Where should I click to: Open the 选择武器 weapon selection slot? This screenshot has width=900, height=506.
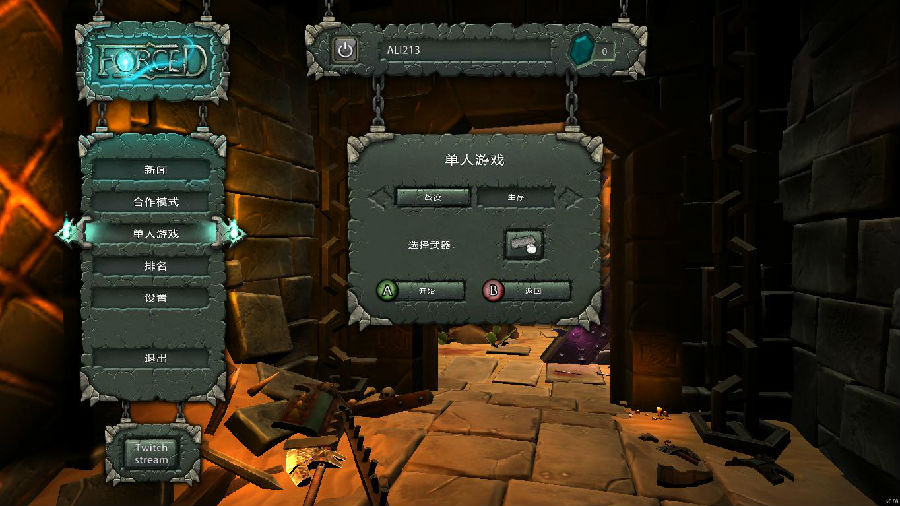coord(523,244)
